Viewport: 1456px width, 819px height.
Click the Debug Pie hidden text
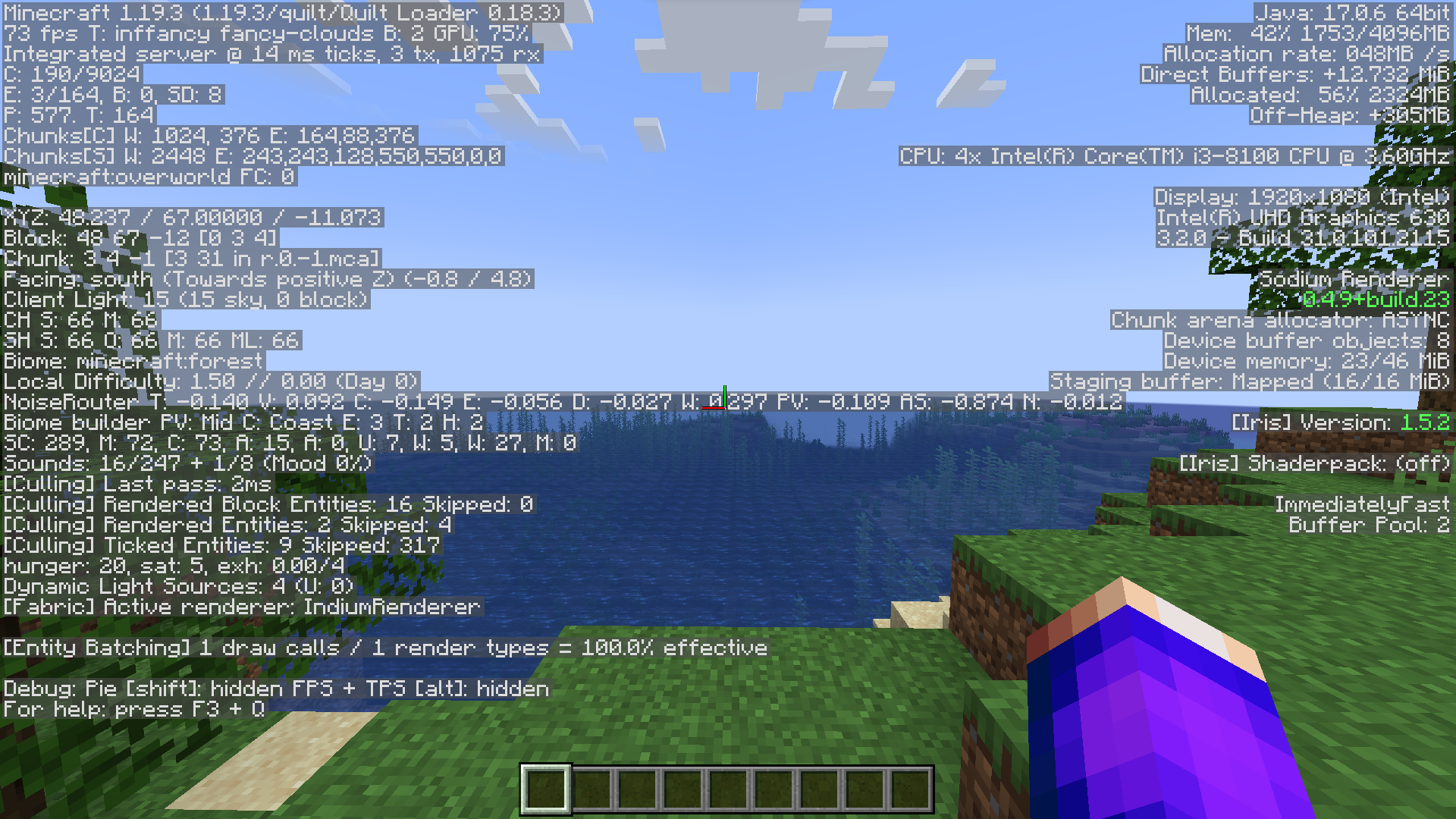click(277, 689)
